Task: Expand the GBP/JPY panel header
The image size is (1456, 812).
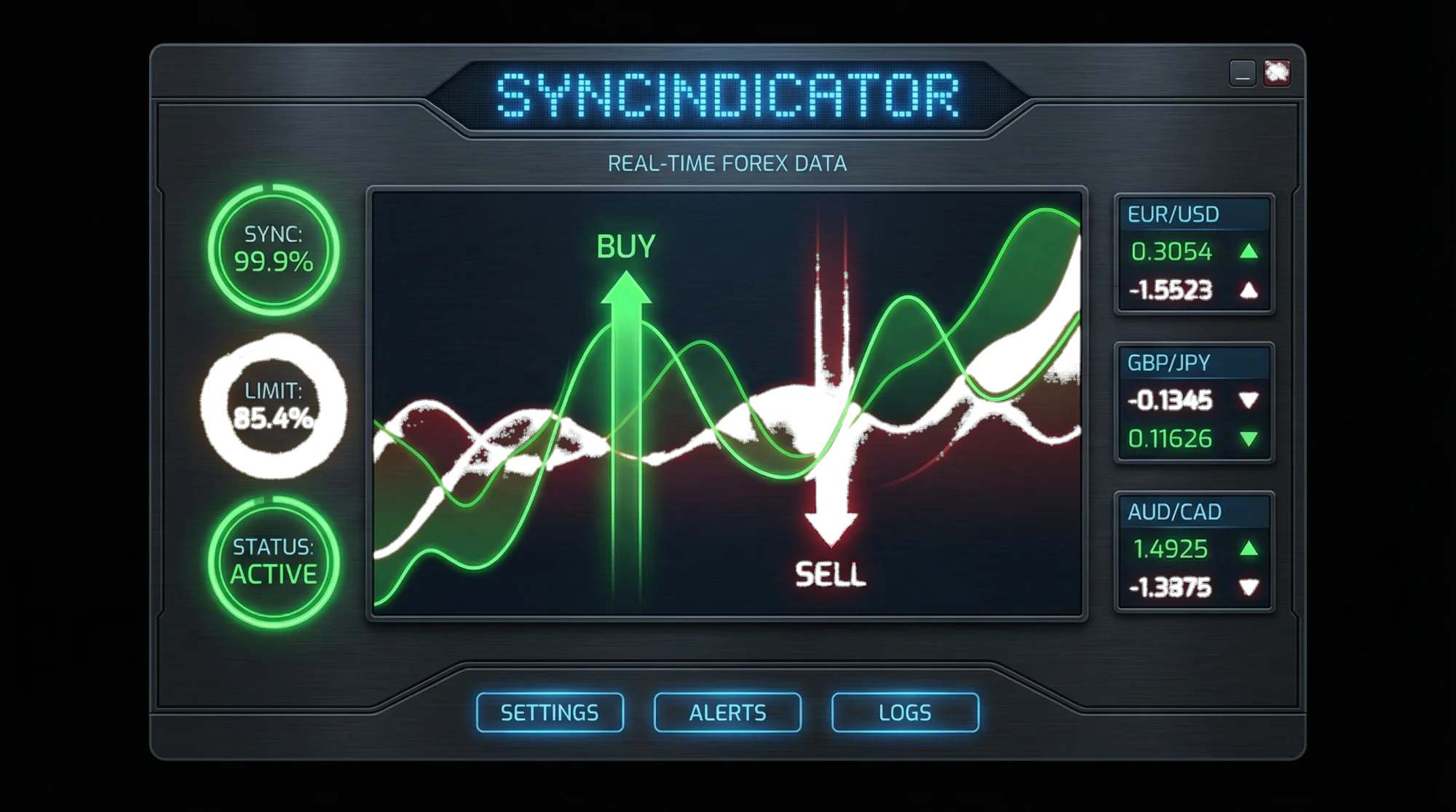Action: pos(1192,362)
